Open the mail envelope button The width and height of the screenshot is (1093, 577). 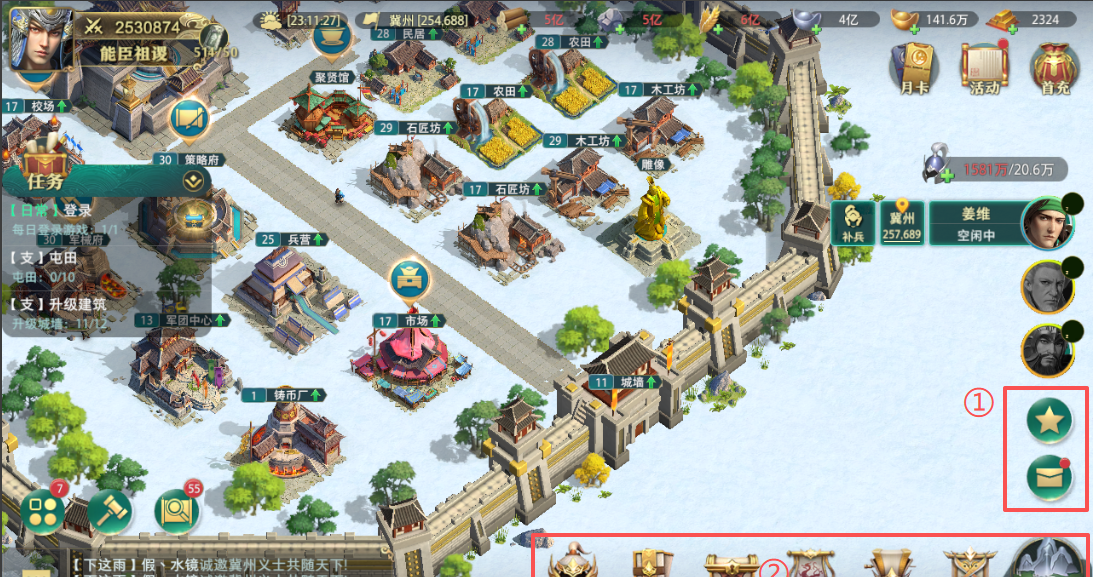pos(1049,479)
